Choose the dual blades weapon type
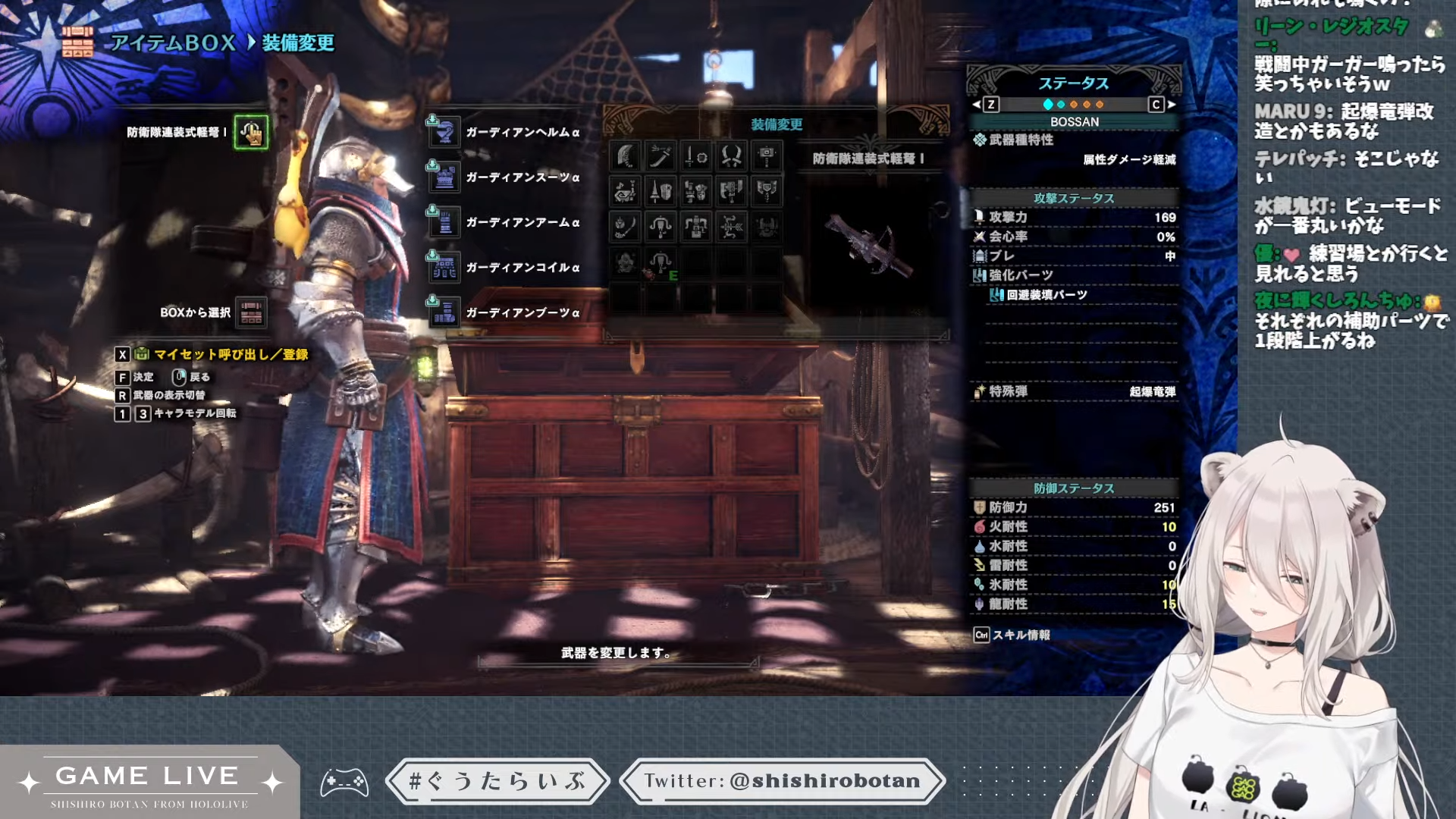This screenshot has width=1456, height=819. [x=732, y=156]
